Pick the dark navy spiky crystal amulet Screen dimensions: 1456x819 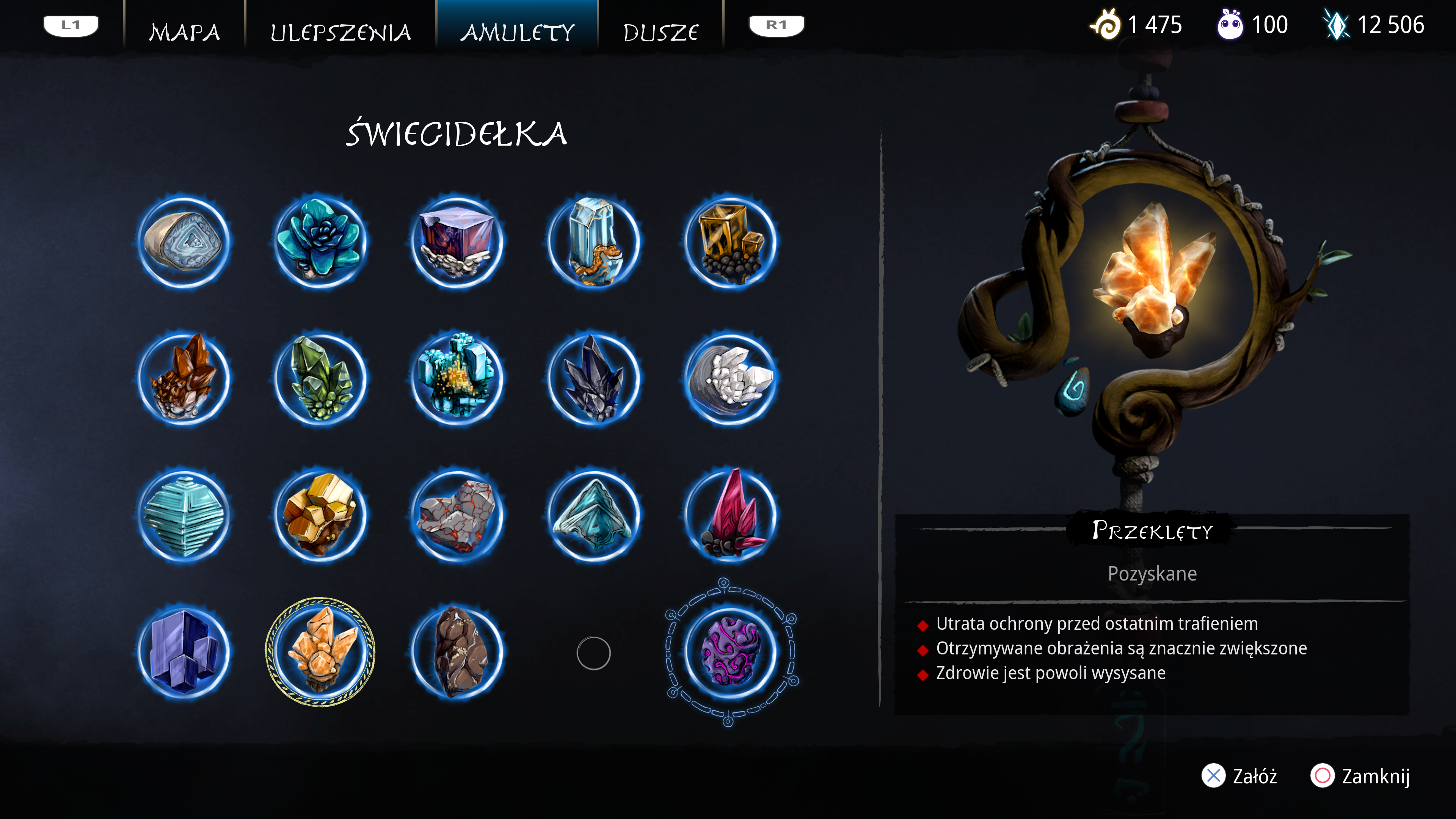(x=593, y=379)
